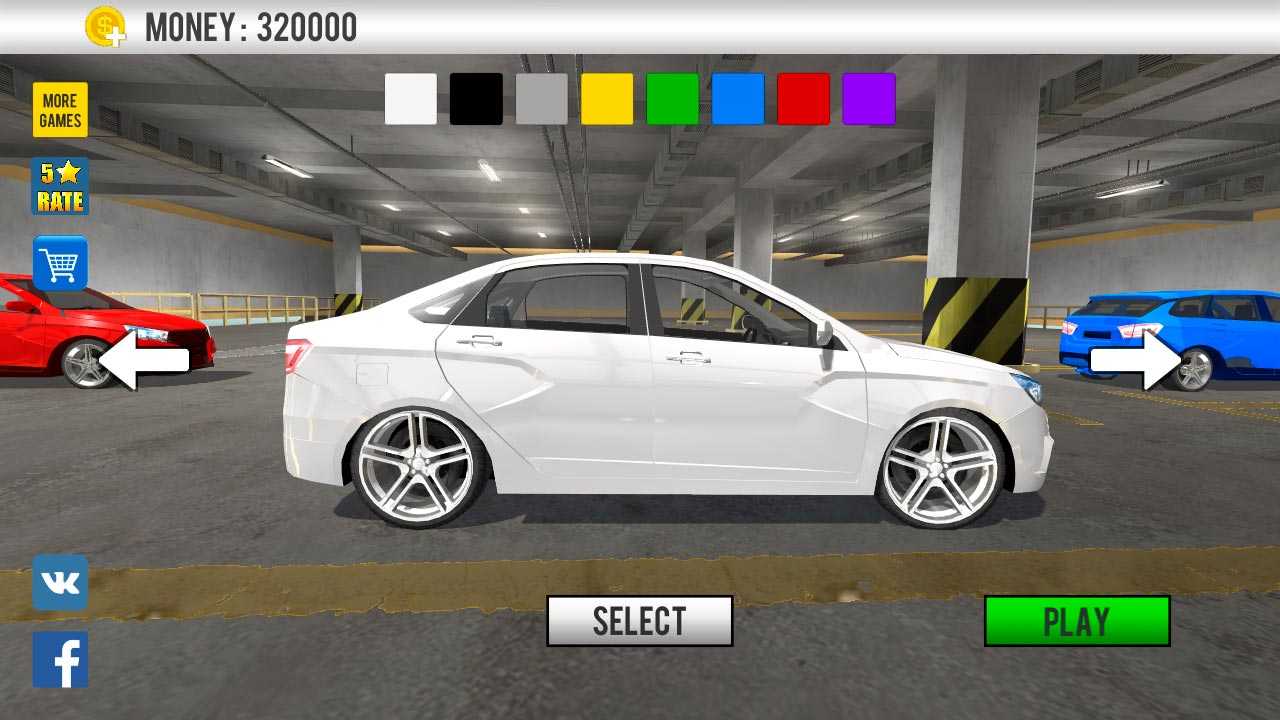The image size is (1280, 720).
Task: Show the previous car with left arrow
Action: click(x=144, y=361)
